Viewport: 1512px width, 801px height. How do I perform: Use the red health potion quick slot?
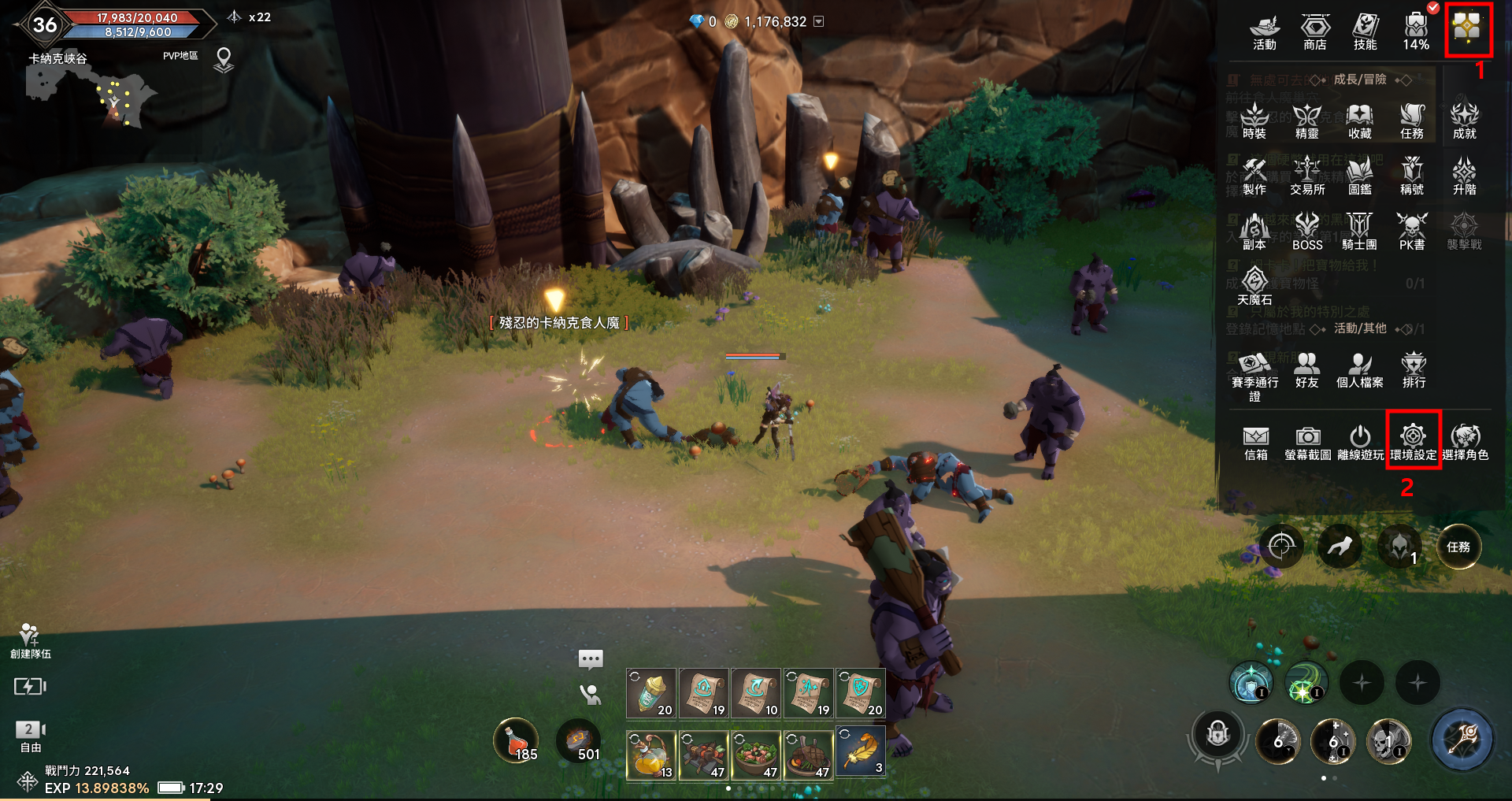[516, 741]
